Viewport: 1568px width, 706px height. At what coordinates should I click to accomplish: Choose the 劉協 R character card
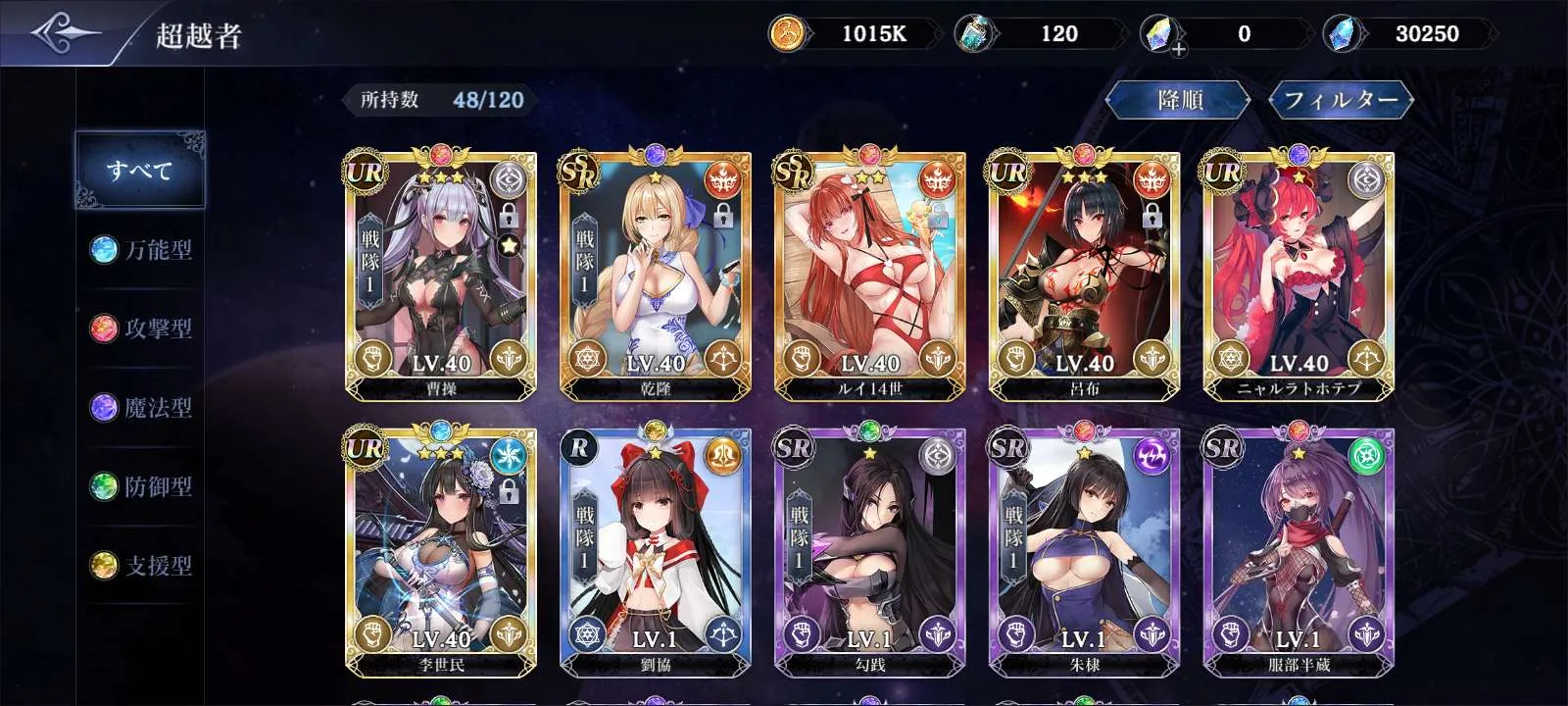click(655, 551)
